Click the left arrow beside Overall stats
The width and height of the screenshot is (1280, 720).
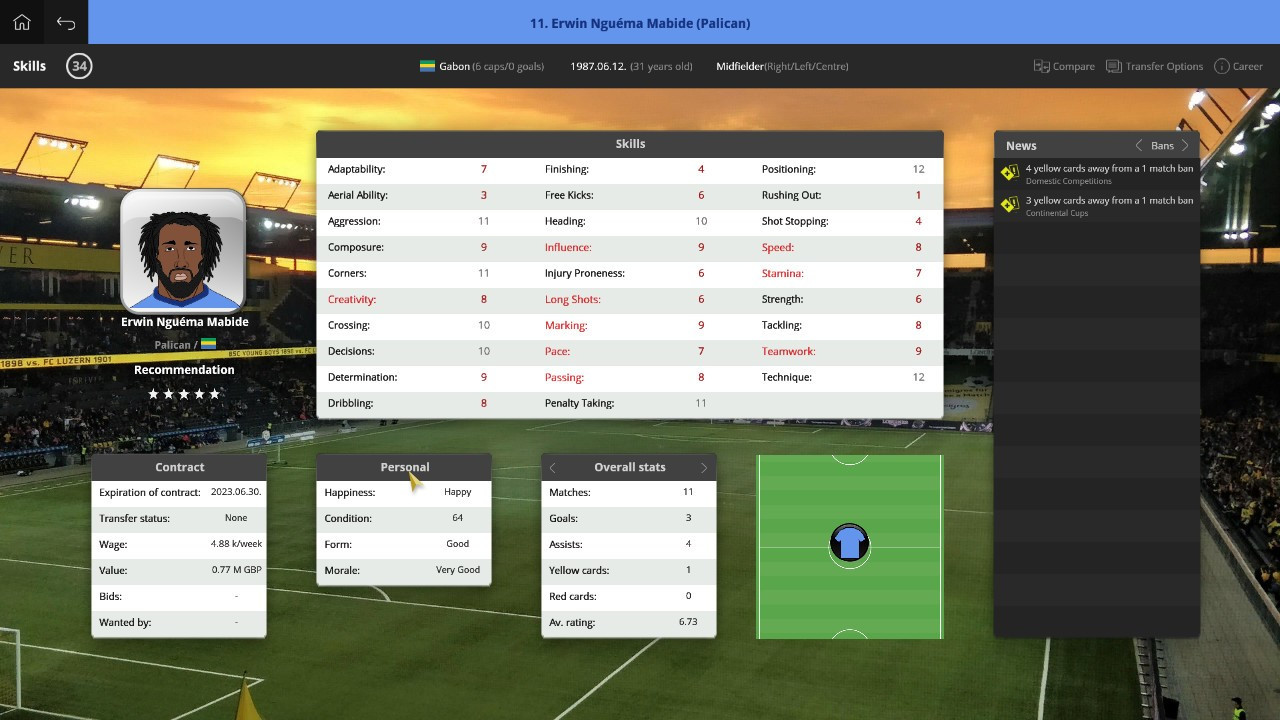click(x=552, y=467)
